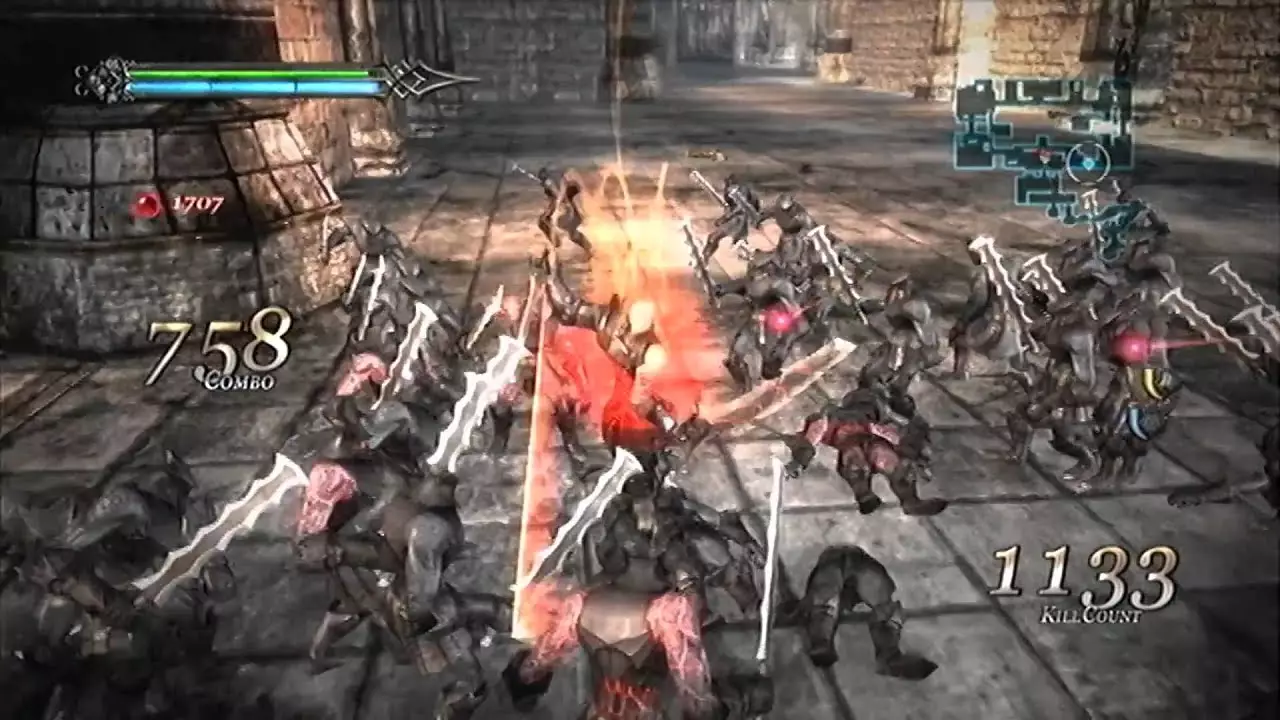The width and height of the screenshot is (1280, 720).
Task: Select the red orb currency icon
Action: coord(149,205)
